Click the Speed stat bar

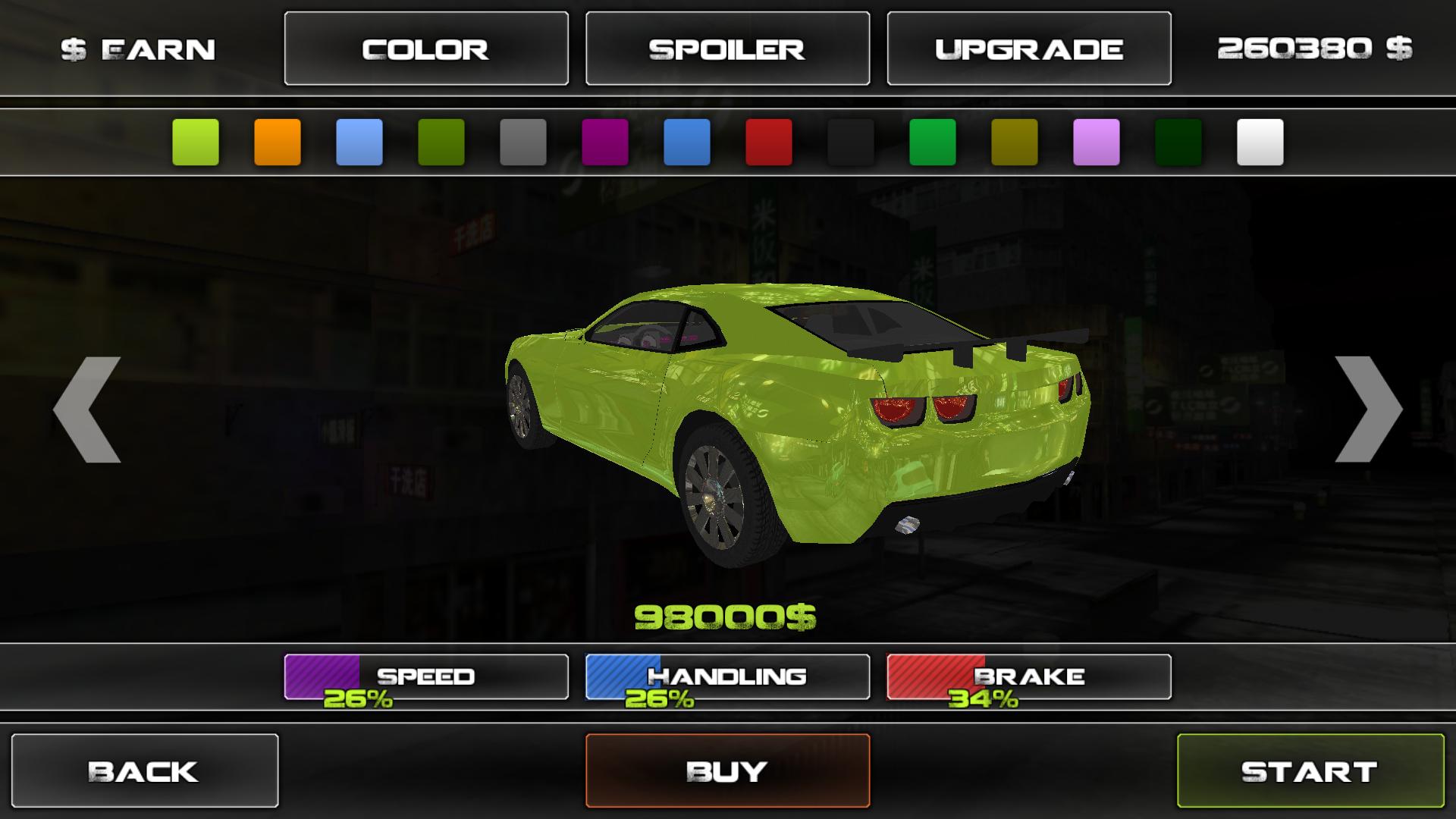[x=425, y=676]
